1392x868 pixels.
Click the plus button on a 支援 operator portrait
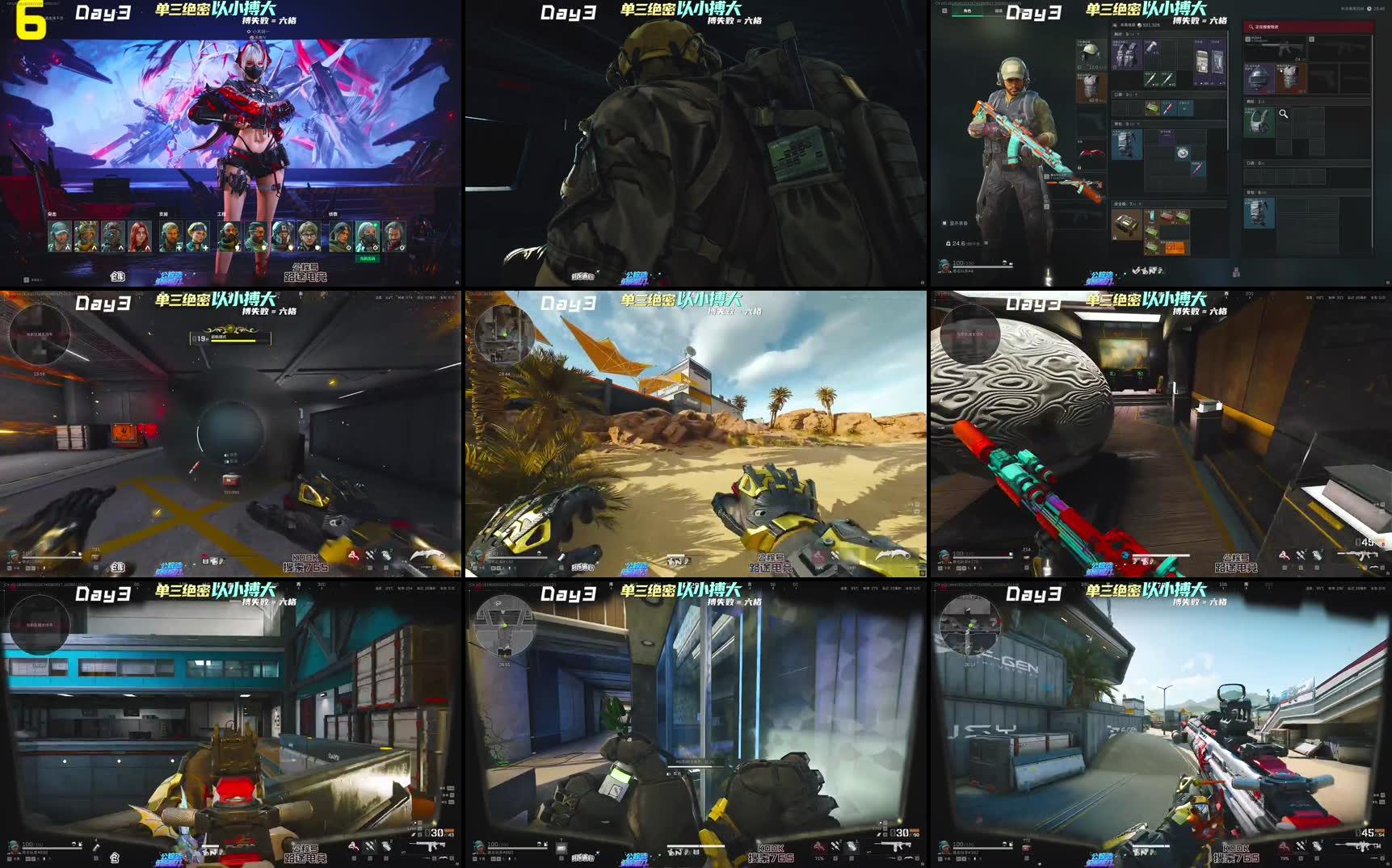[x=179, y=248]
